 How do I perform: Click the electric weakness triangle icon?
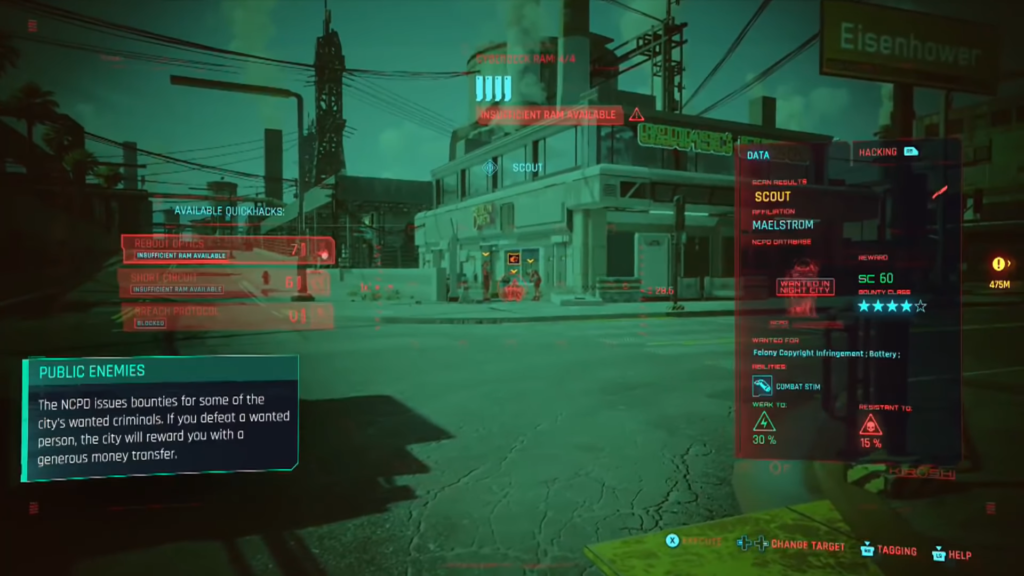tap(764, 421)
